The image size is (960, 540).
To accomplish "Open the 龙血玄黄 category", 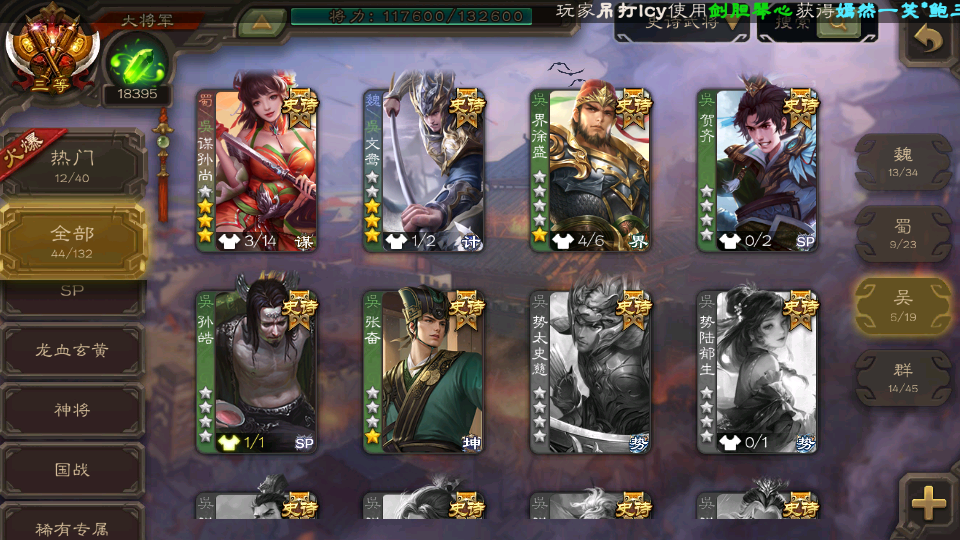I will click(x=72, y=350).
